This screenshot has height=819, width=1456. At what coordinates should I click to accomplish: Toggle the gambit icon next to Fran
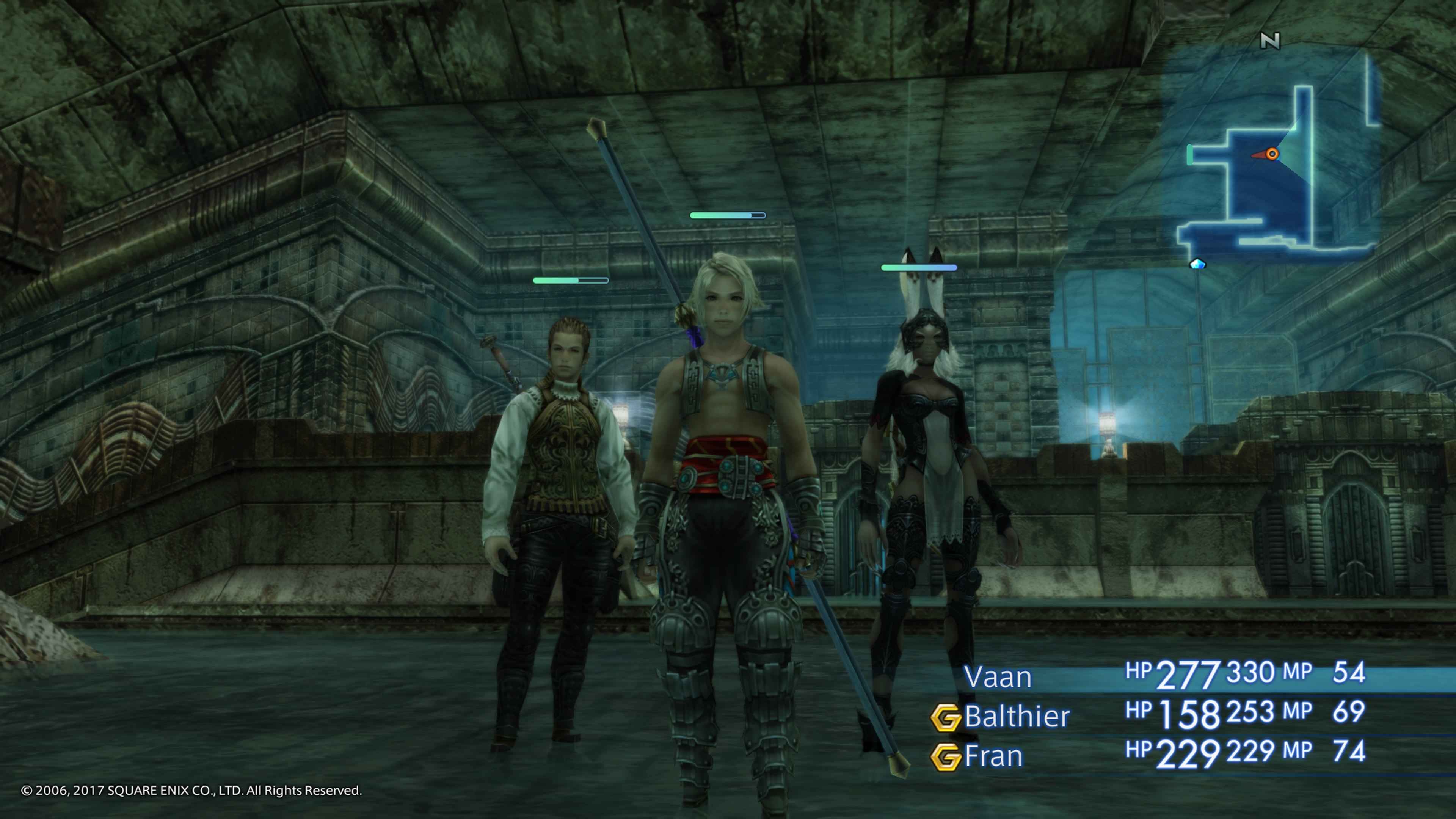pos(946,758)
